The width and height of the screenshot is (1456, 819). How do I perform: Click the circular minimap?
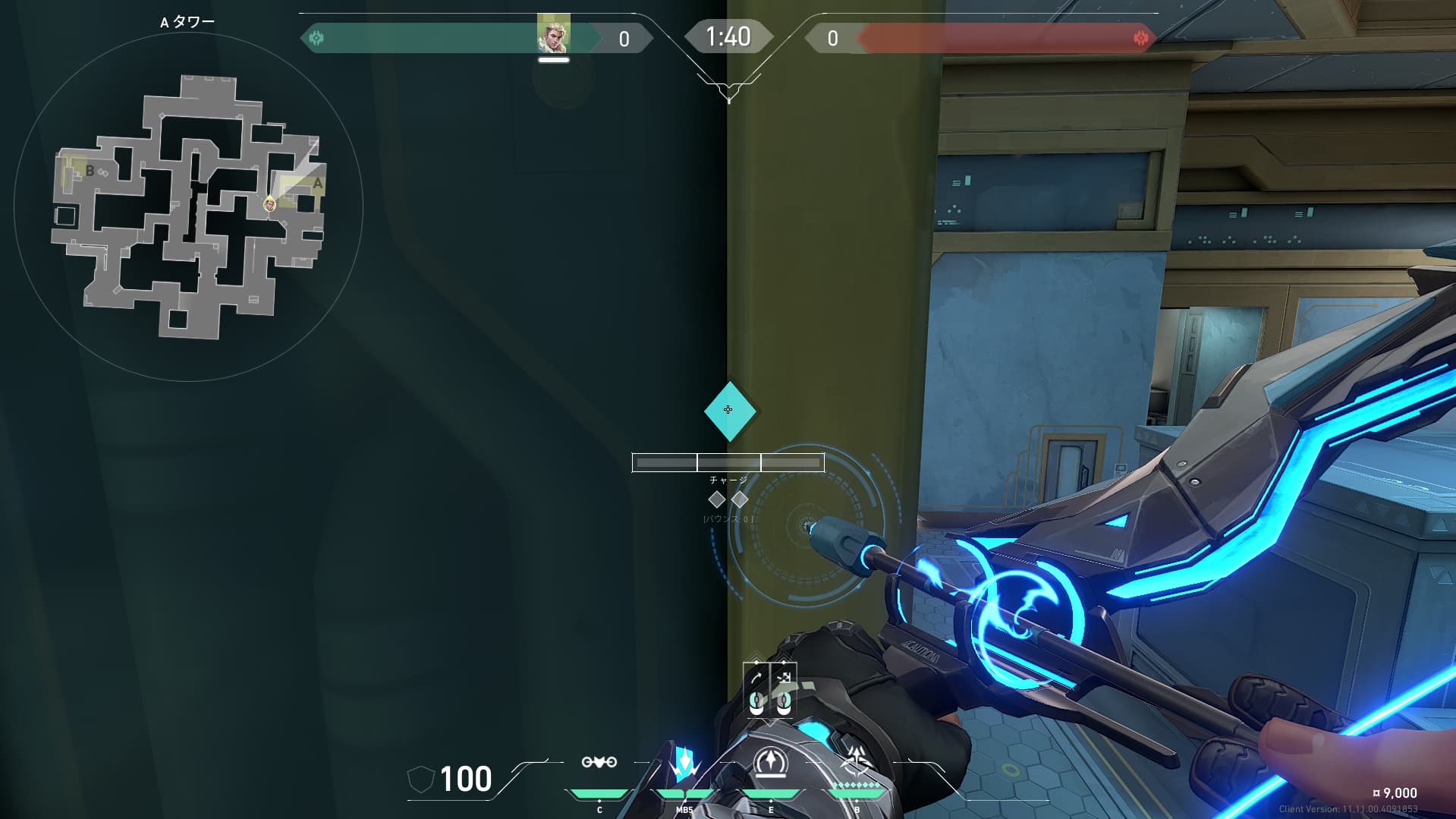[188, 206]
